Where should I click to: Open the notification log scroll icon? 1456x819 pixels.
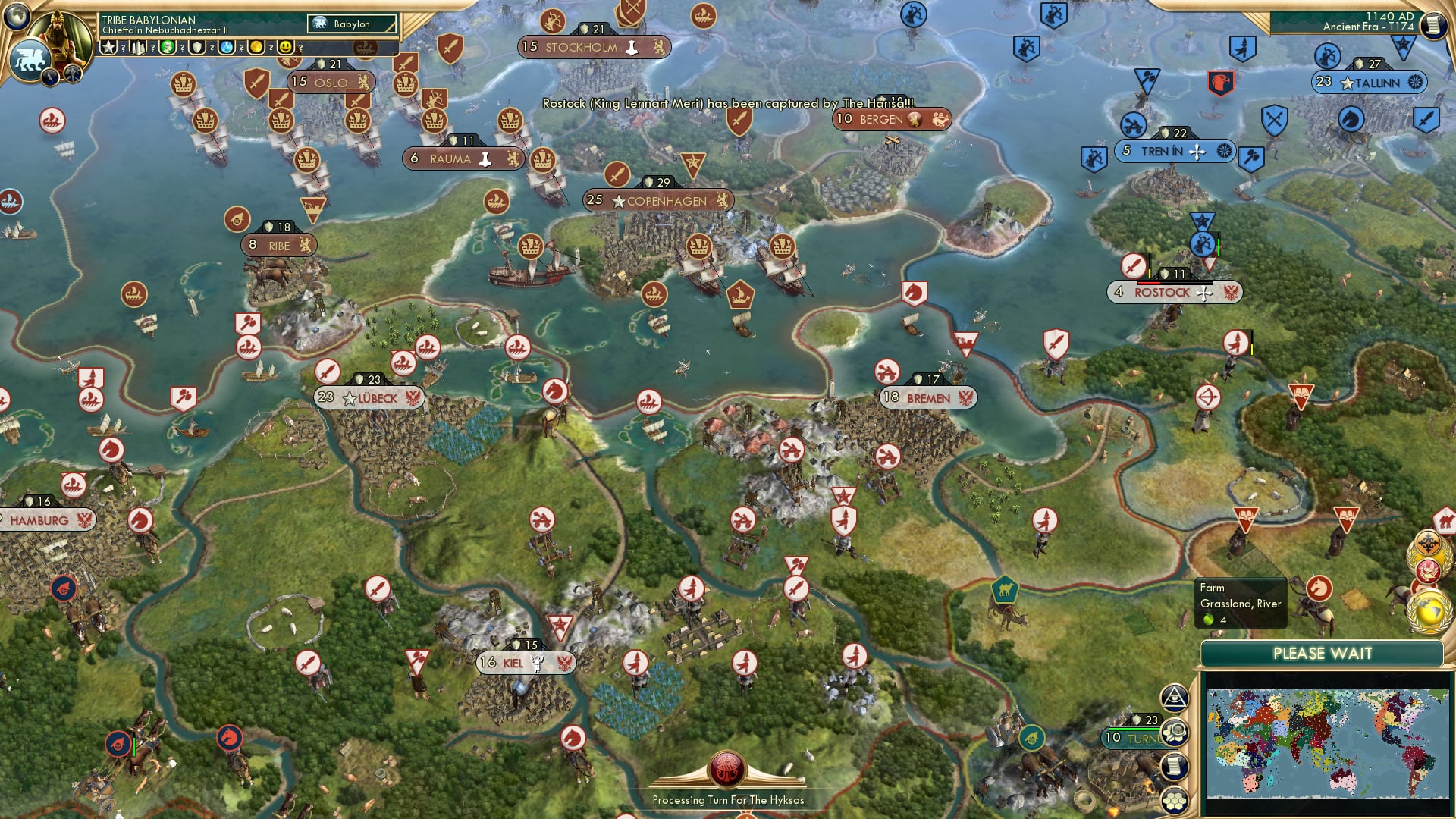click(1174, 764)
